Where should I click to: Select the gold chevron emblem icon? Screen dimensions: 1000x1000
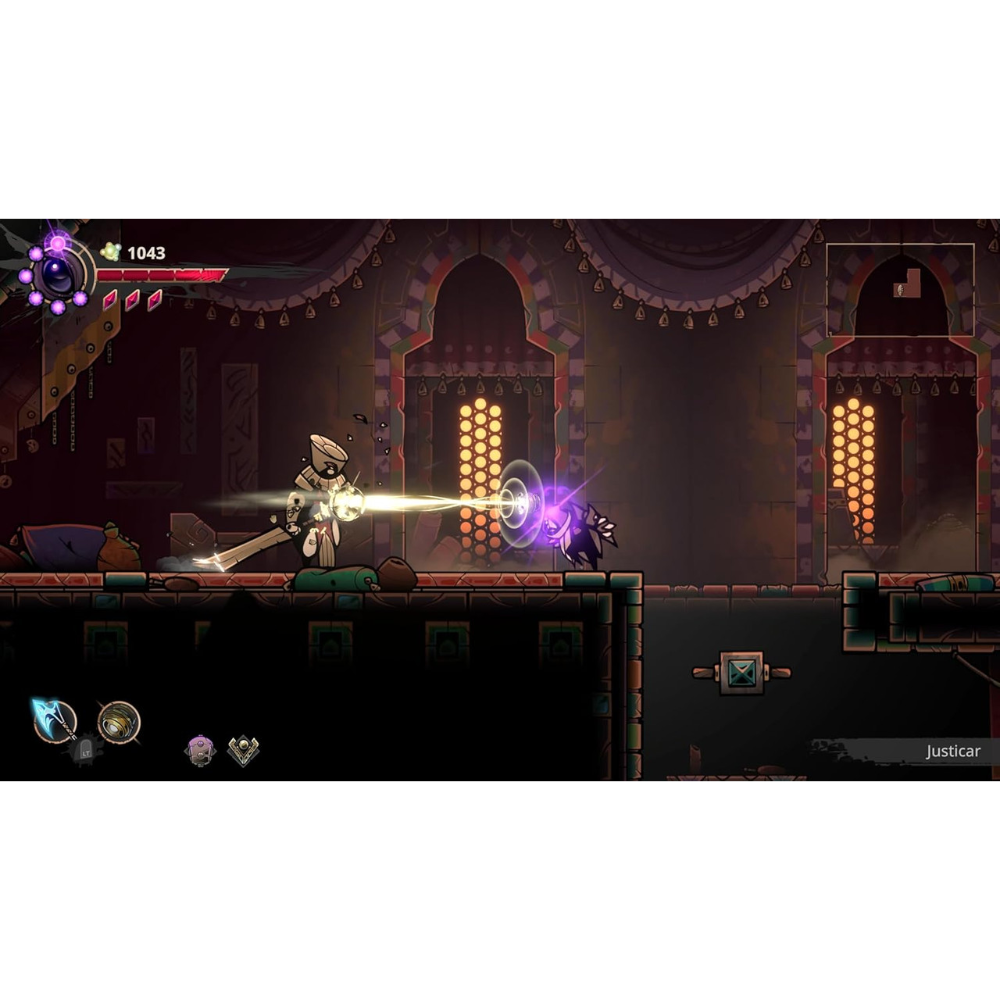coord(243,750)
